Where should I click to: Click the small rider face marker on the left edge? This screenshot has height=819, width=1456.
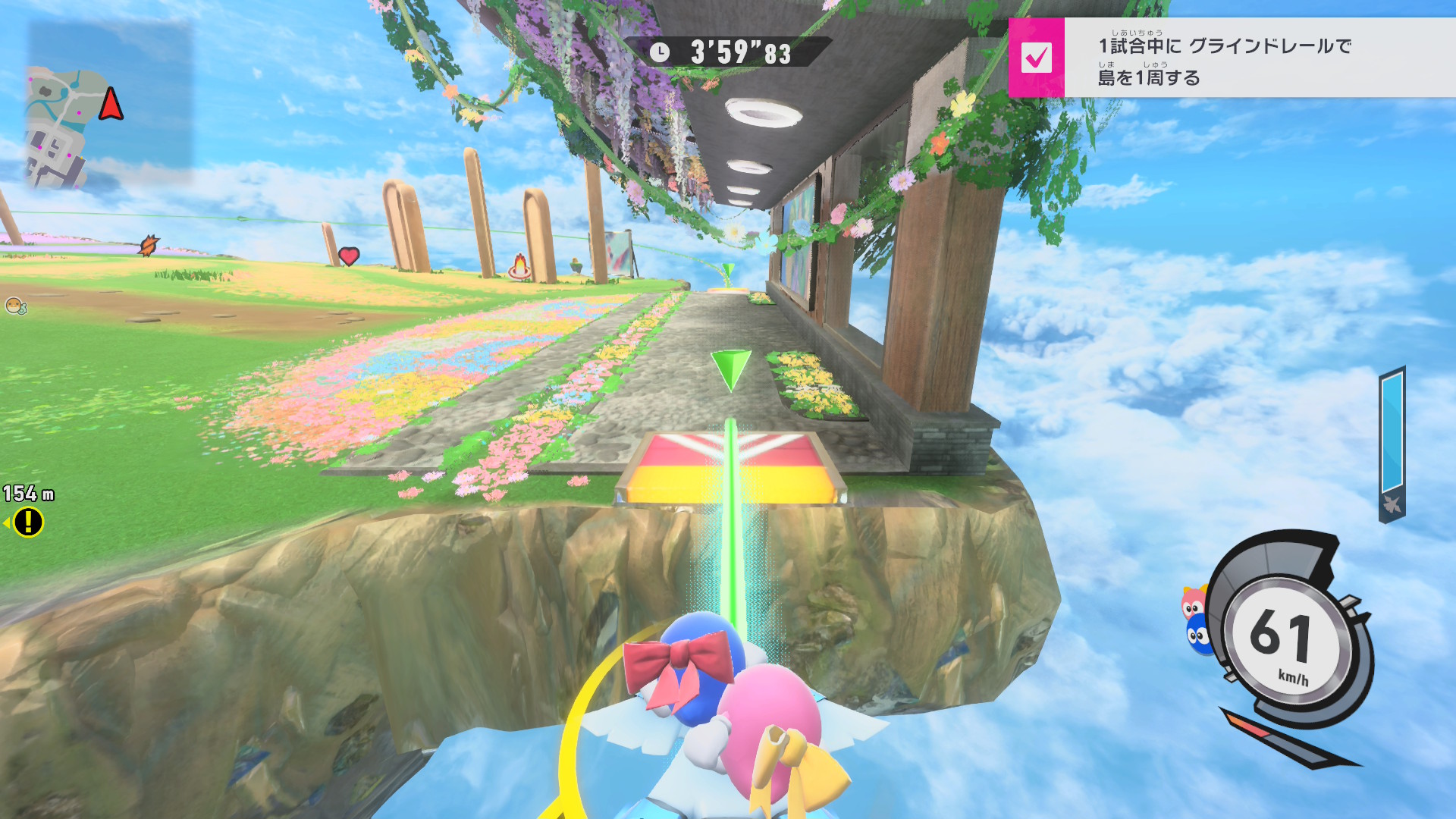click(x=14, y=306)
